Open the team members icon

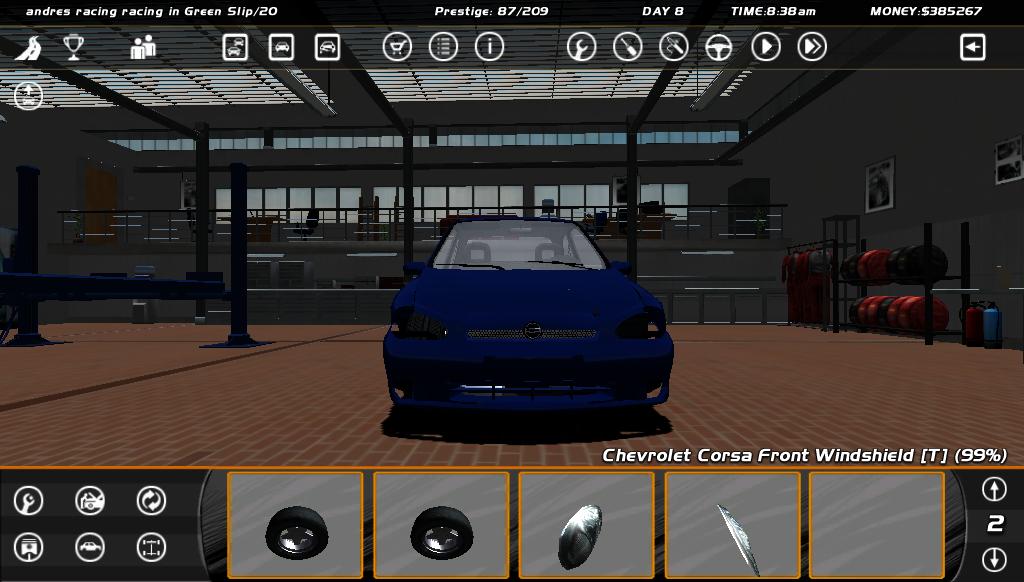[x=143, y=47]
